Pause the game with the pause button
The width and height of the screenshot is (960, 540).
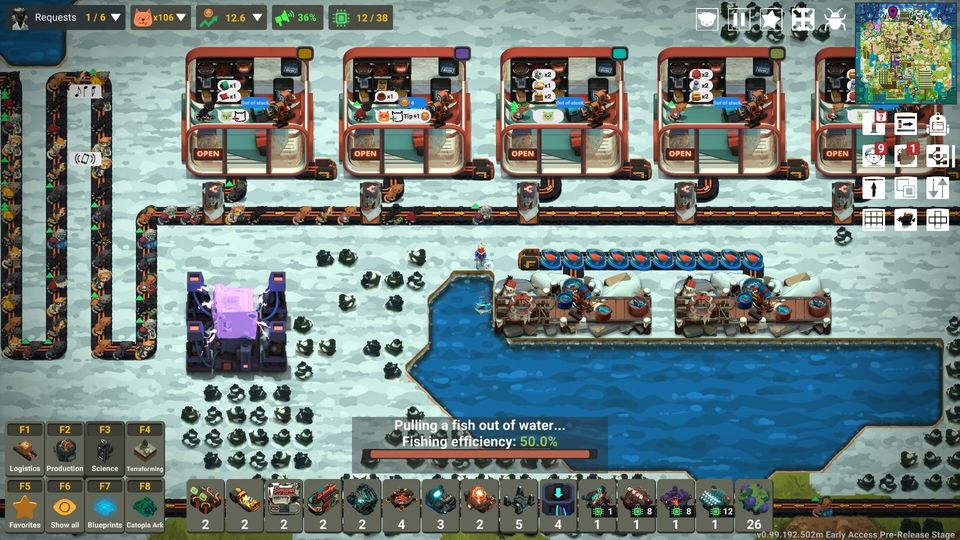pos(739,19)
